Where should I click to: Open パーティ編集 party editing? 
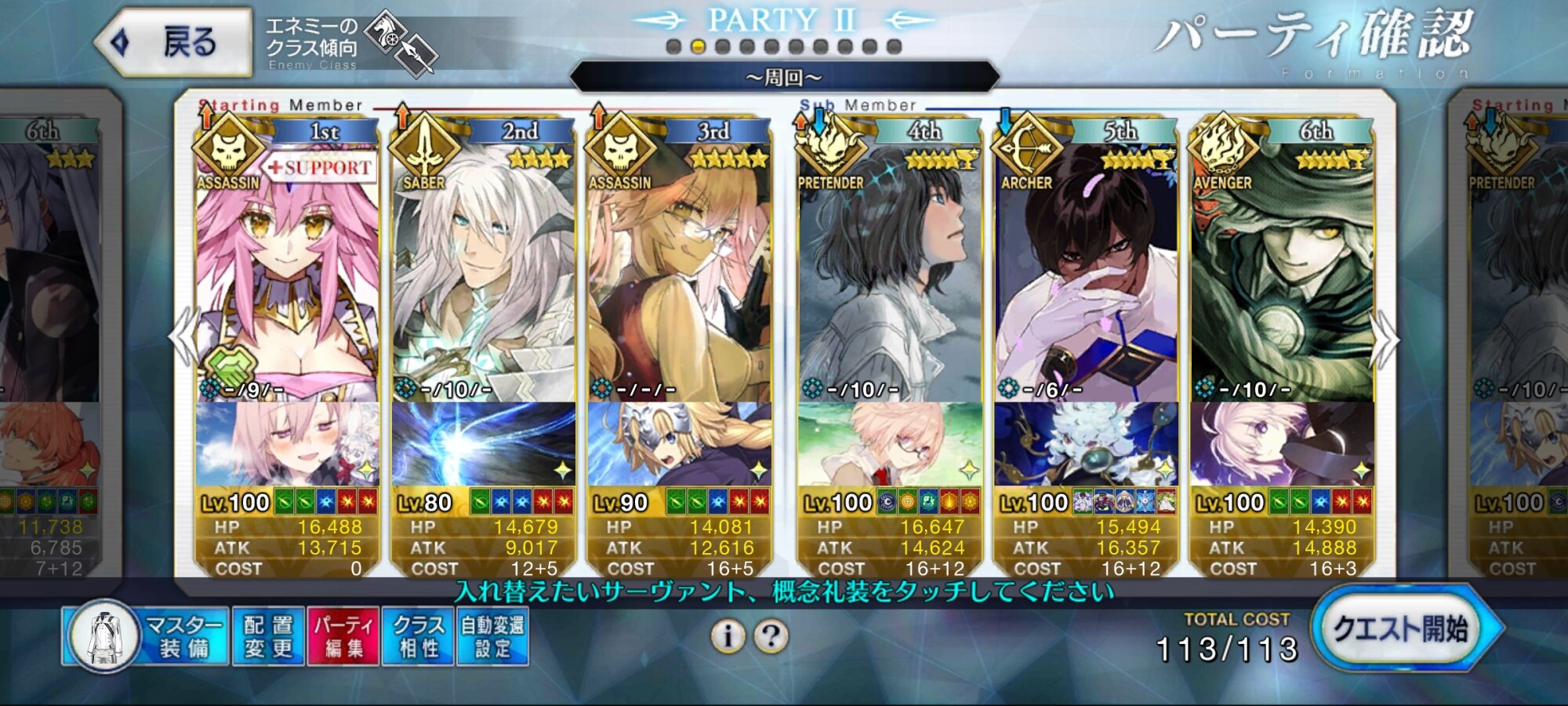coord(343,636)
